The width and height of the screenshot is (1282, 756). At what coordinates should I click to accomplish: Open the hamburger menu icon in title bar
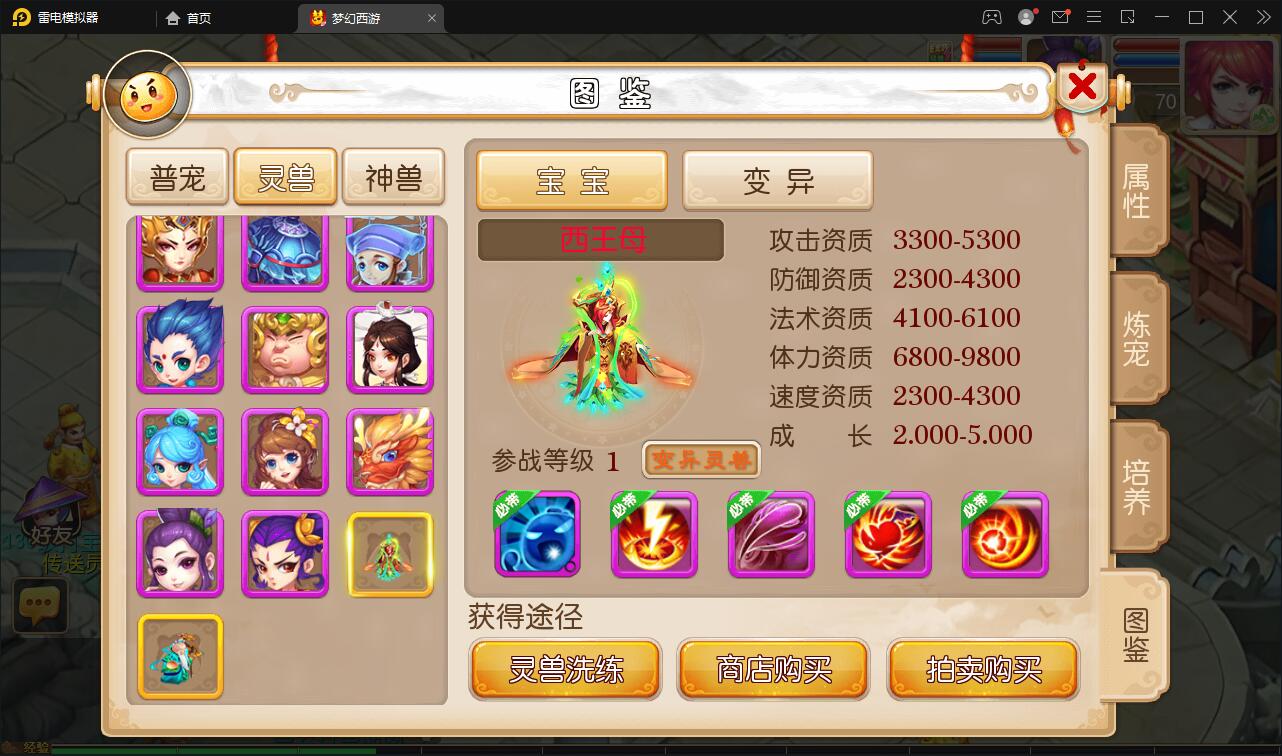[1093, 17]
